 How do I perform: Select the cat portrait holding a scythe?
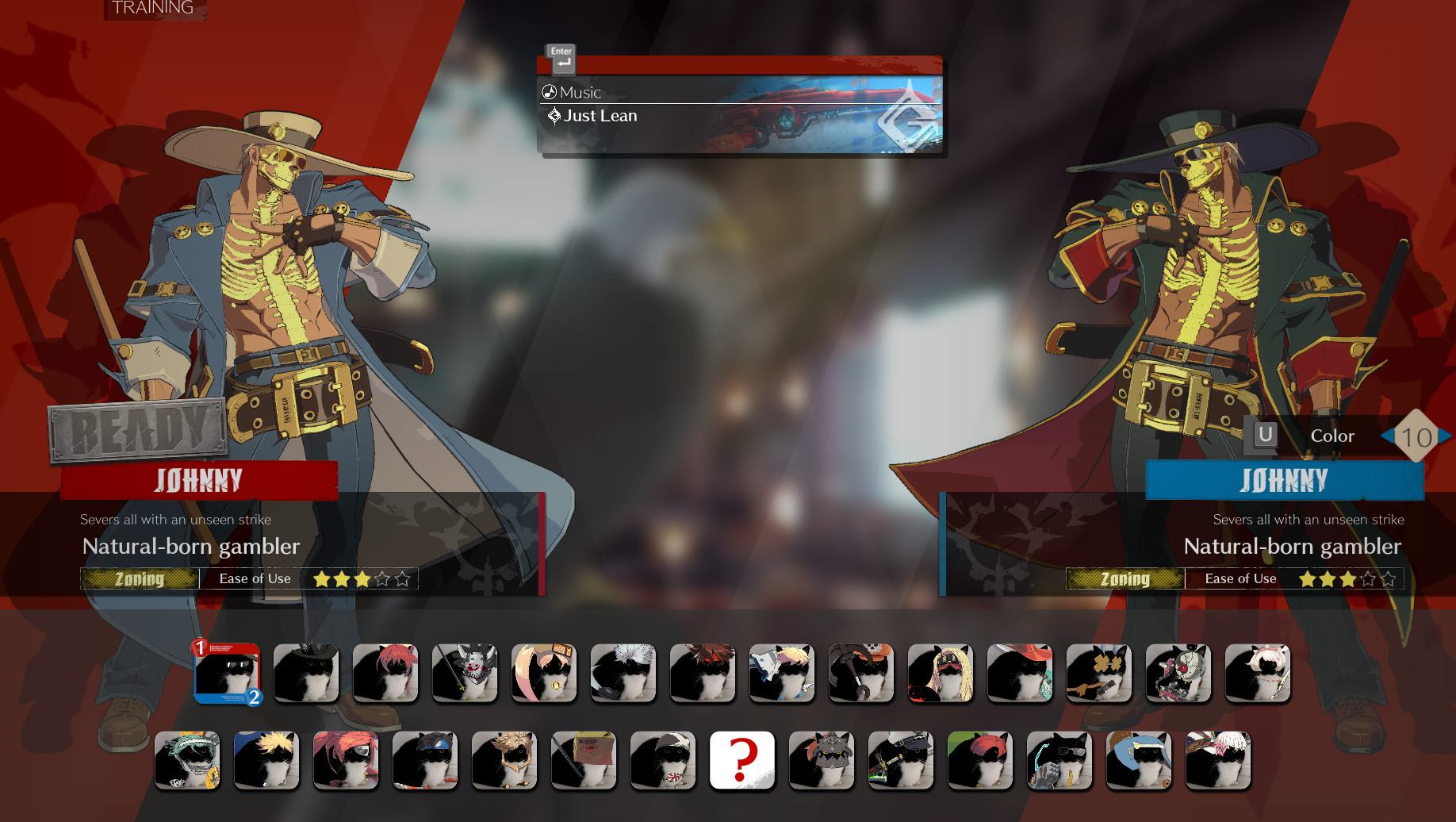861,674
